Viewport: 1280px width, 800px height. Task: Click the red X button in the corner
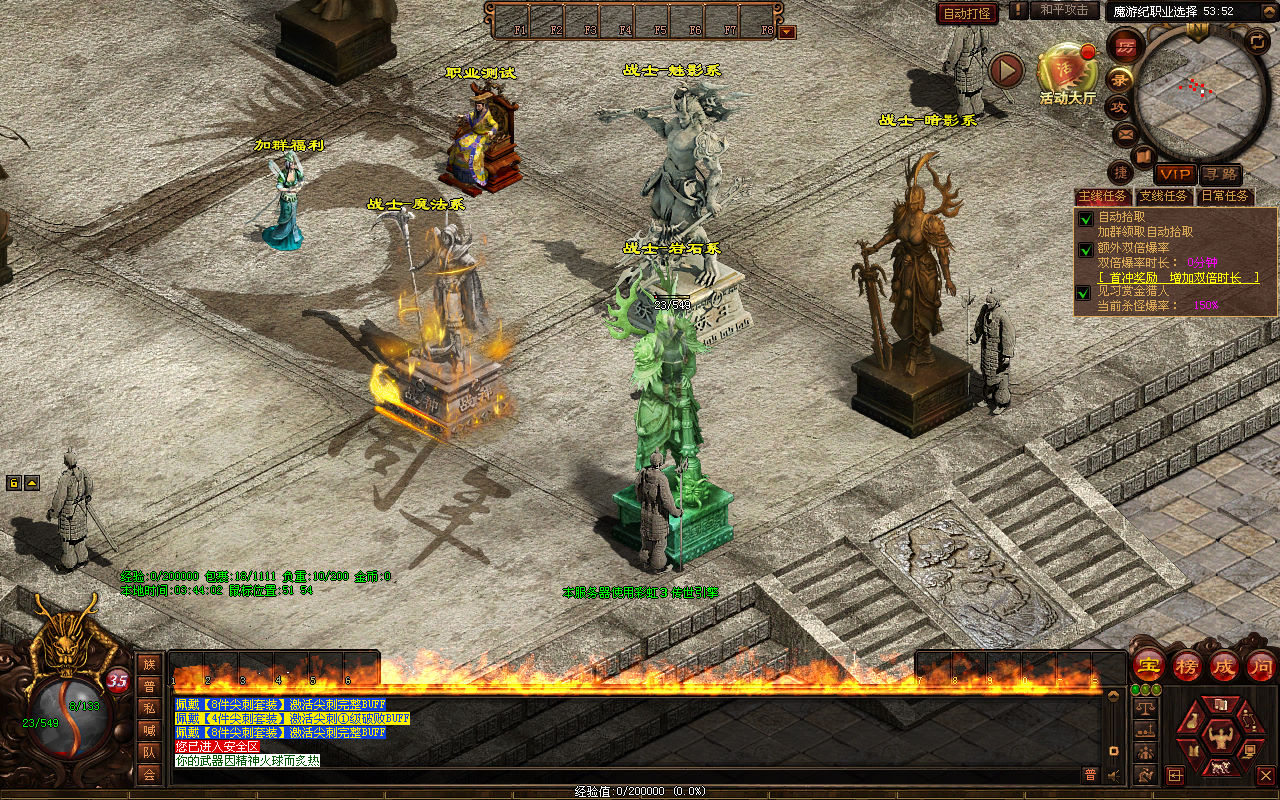(x=1265, y=775)
